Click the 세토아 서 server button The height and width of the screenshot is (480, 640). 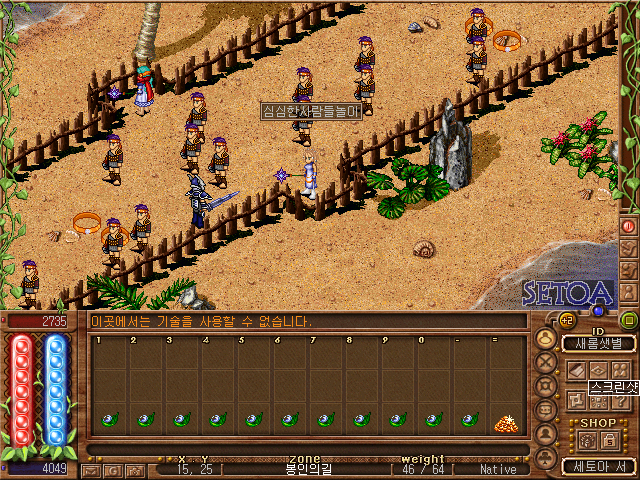598,465
